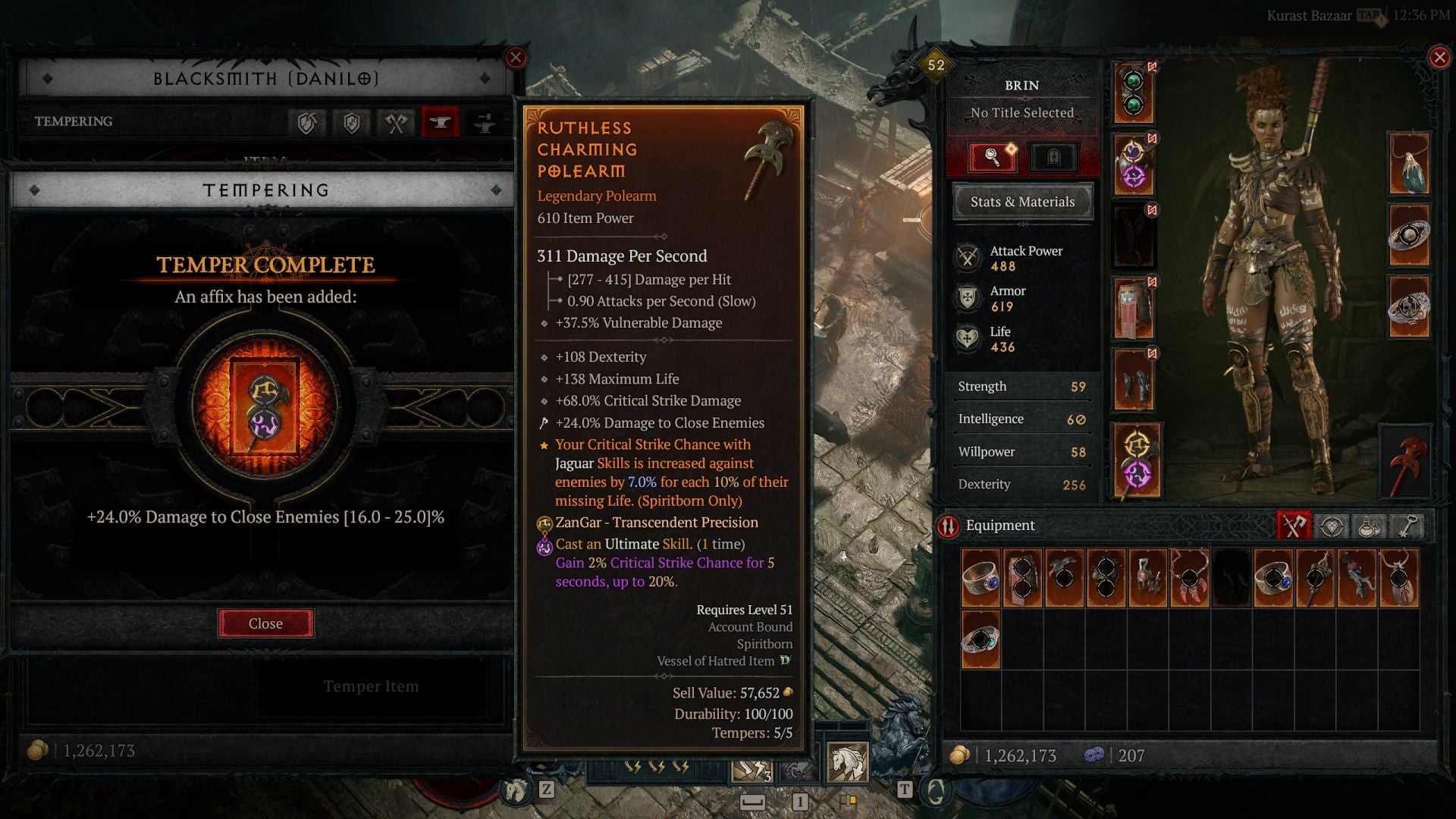The height and width of the screenshot is (819, 1456).
Task: Switch to the gems inventory tab
Action: coord(1332,526)
